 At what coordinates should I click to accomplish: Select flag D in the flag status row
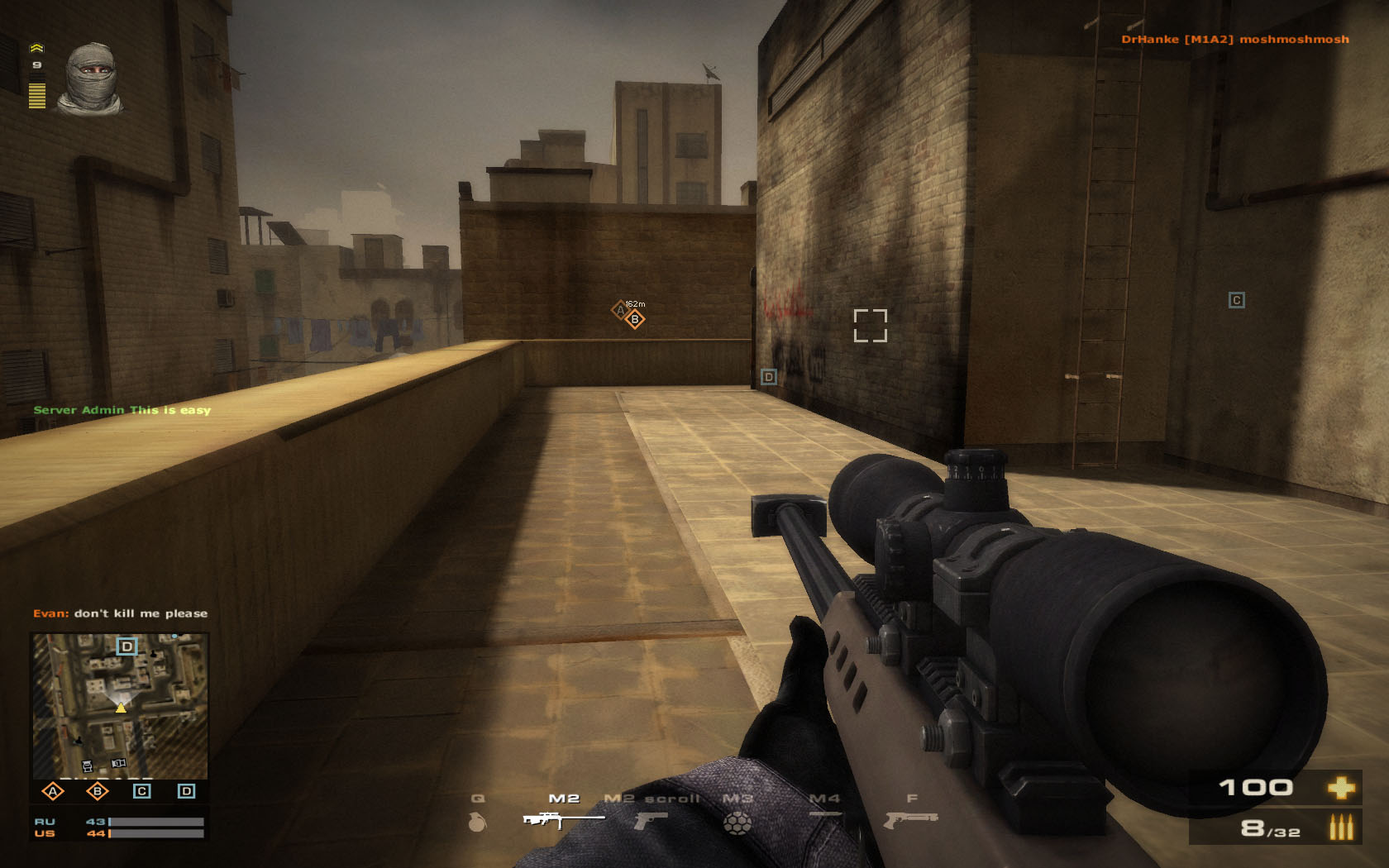pyautogui.click(x=187, y=791)
